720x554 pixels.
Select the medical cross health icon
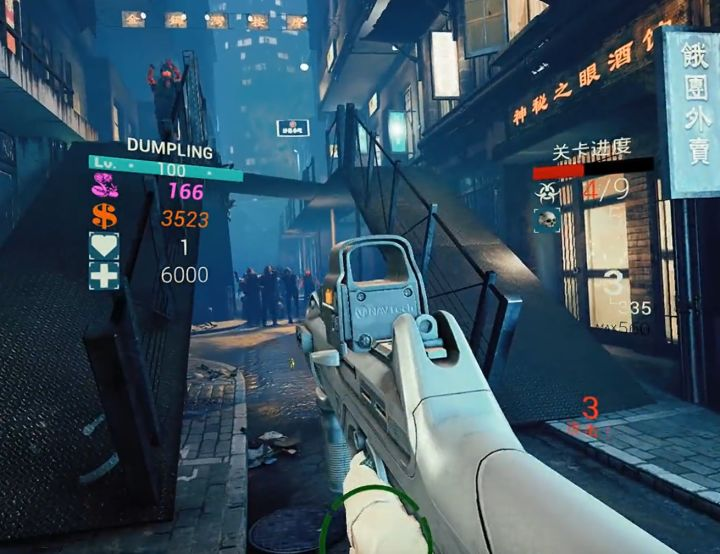(104, 275)
